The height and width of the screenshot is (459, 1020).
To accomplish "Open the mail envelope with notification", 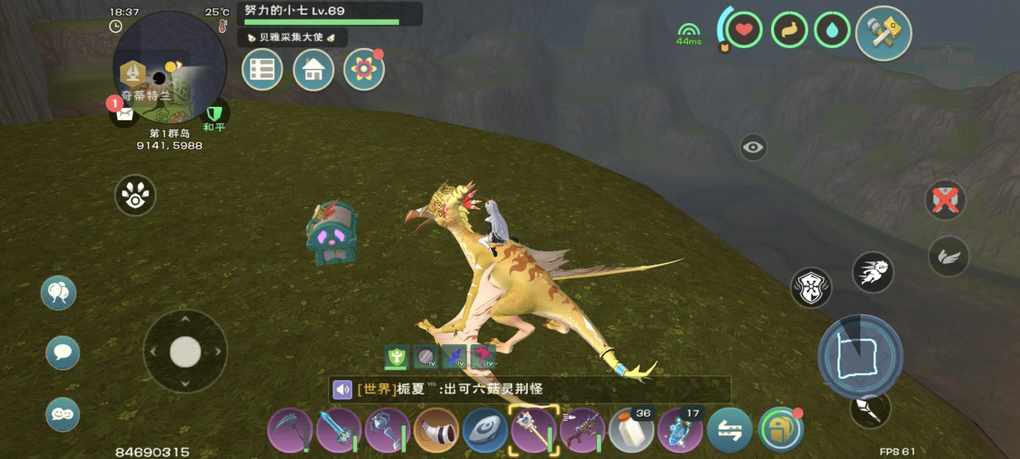I will (x=123, y=112).
